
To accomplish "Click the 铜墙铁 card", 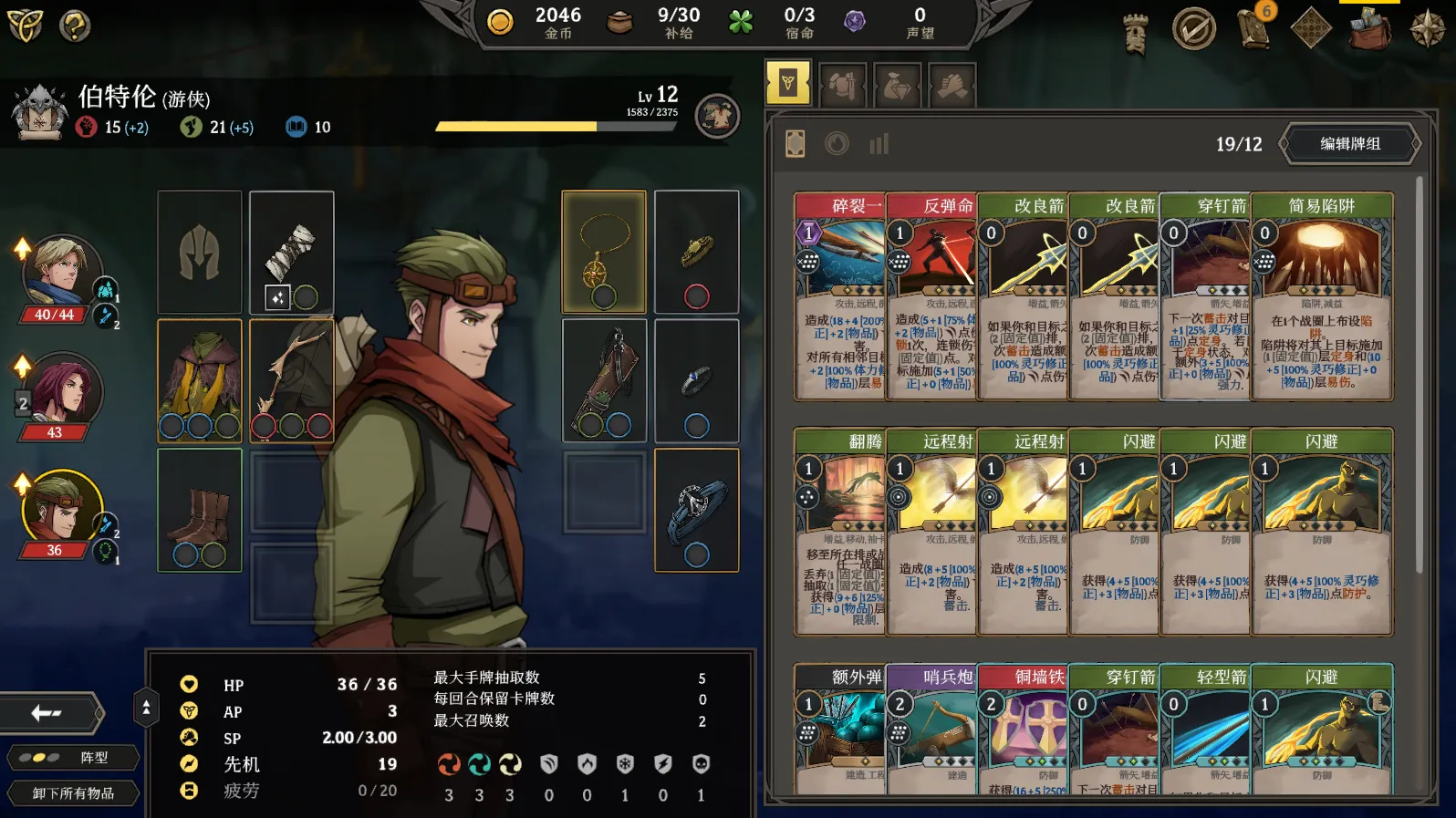I will tap(1022, 728).
